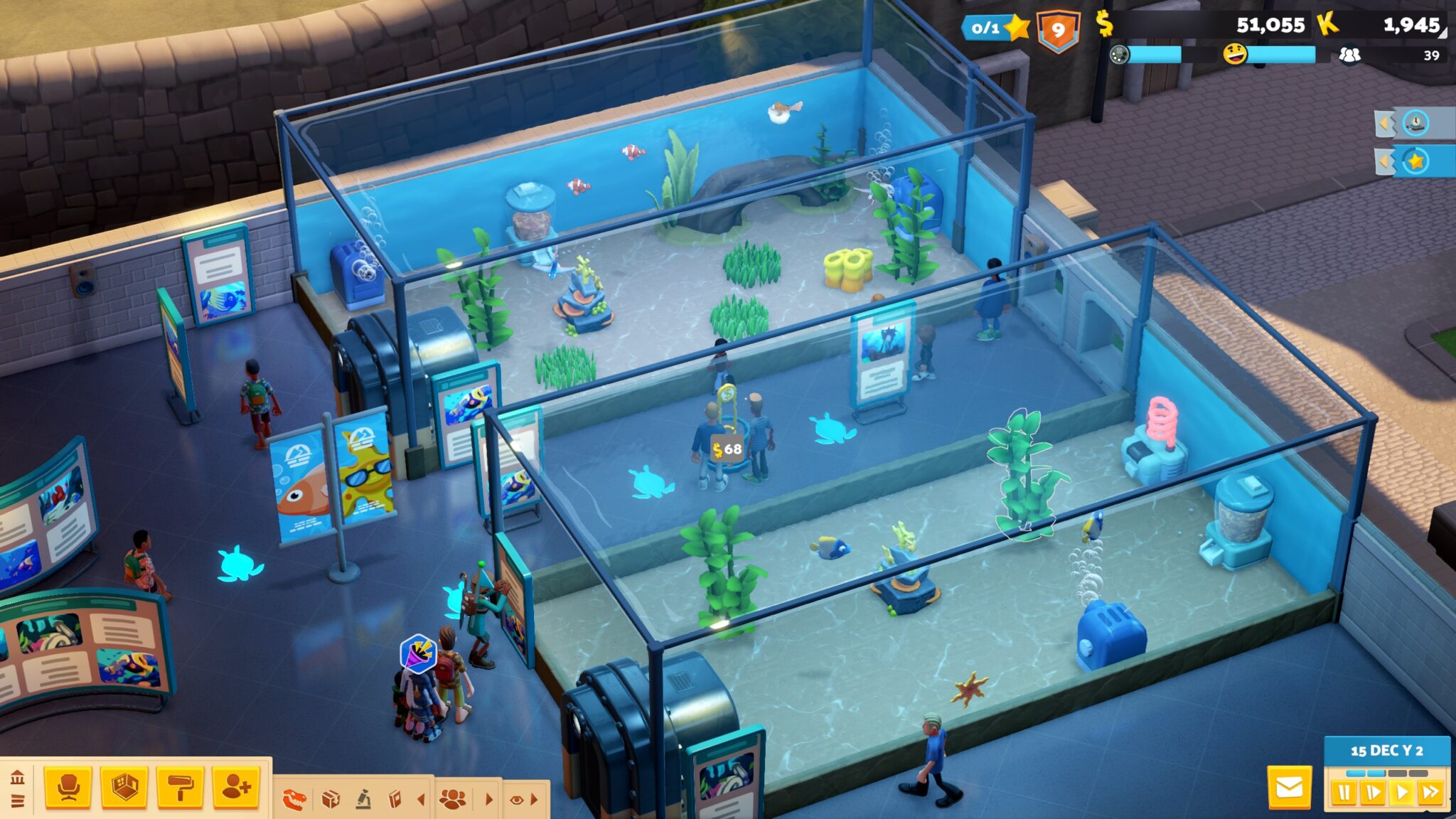
Task: Open the box inventory icon
Action: [x=330, y=800]
